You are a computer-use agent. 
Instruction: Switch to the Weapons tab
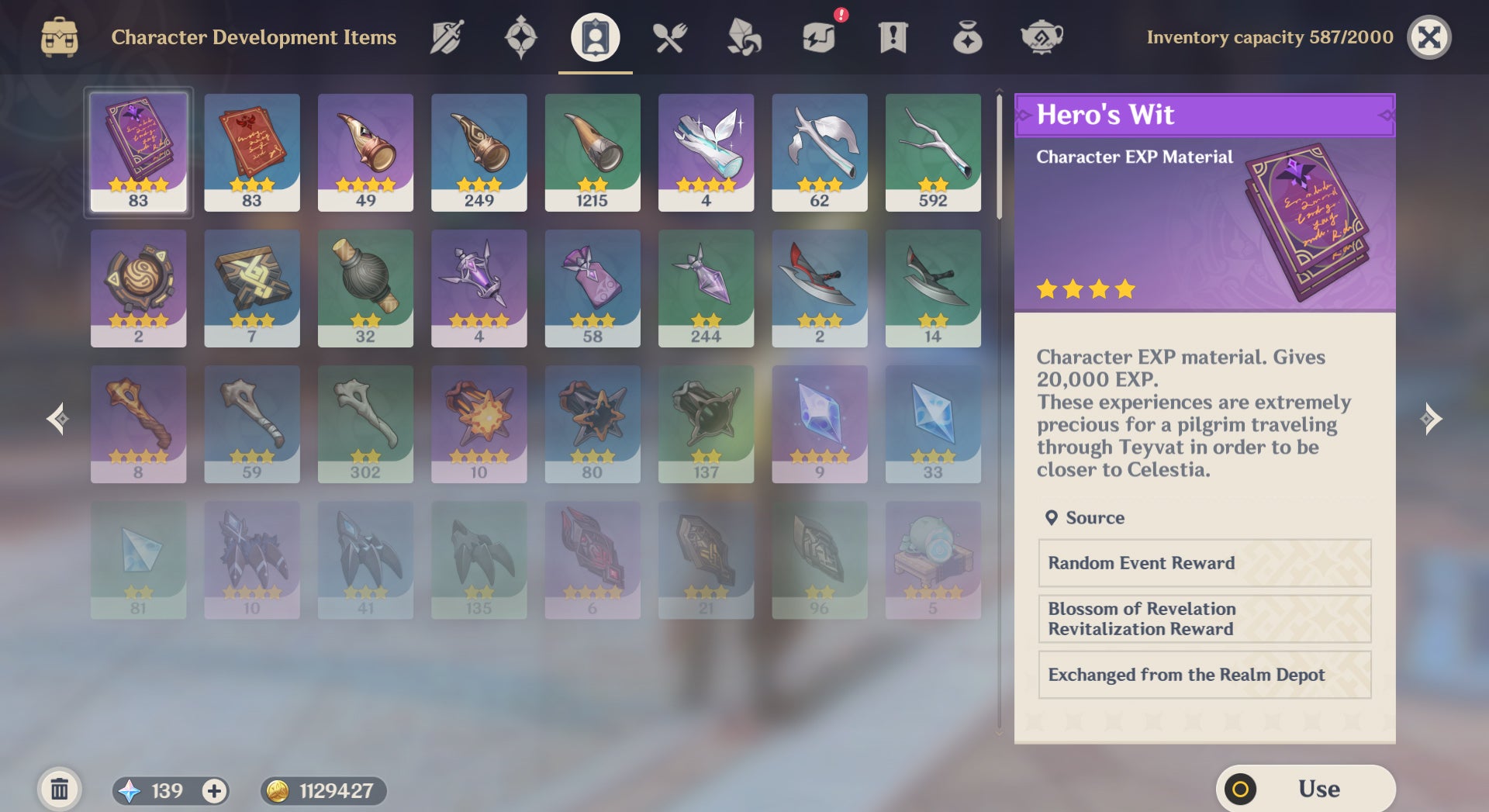[447, 37]
